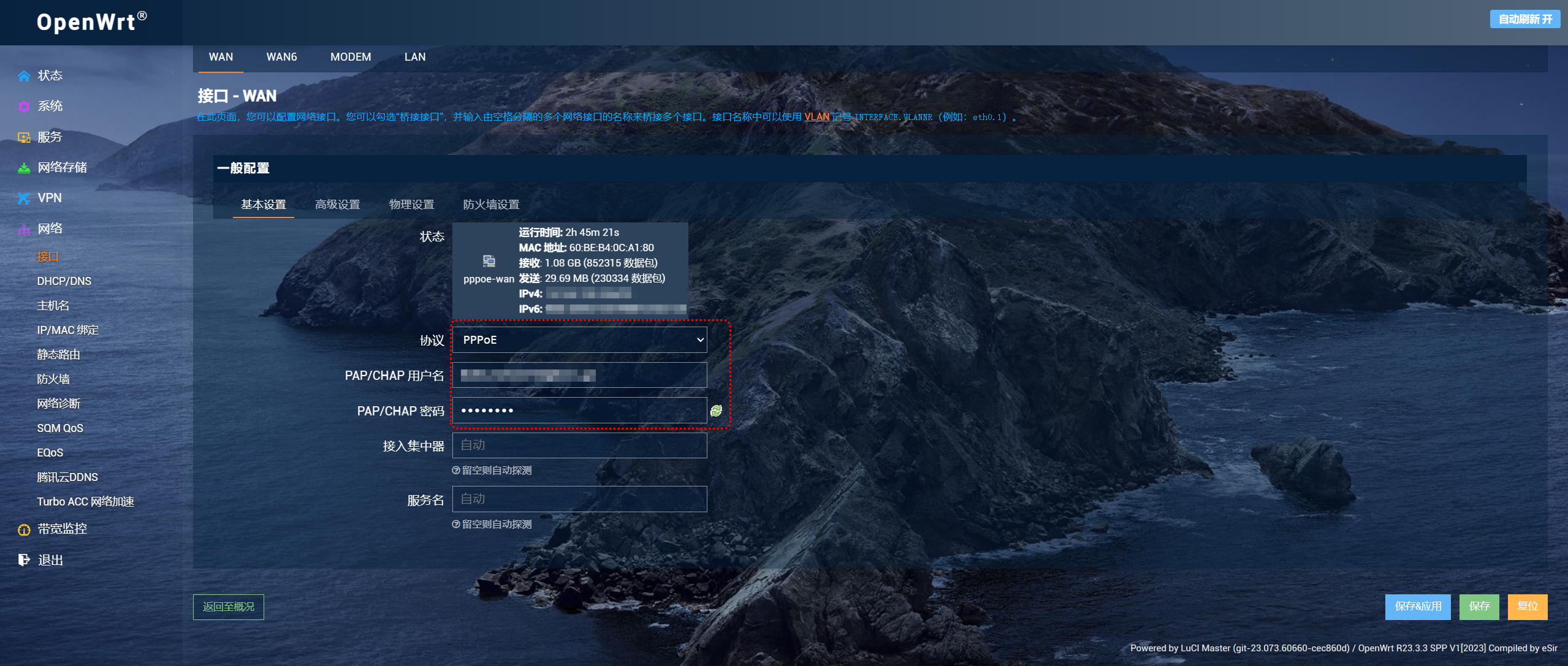This screenshot has height=666, width=1568.
Task: Click the 退出 logout icon
Action: point(23,559)
